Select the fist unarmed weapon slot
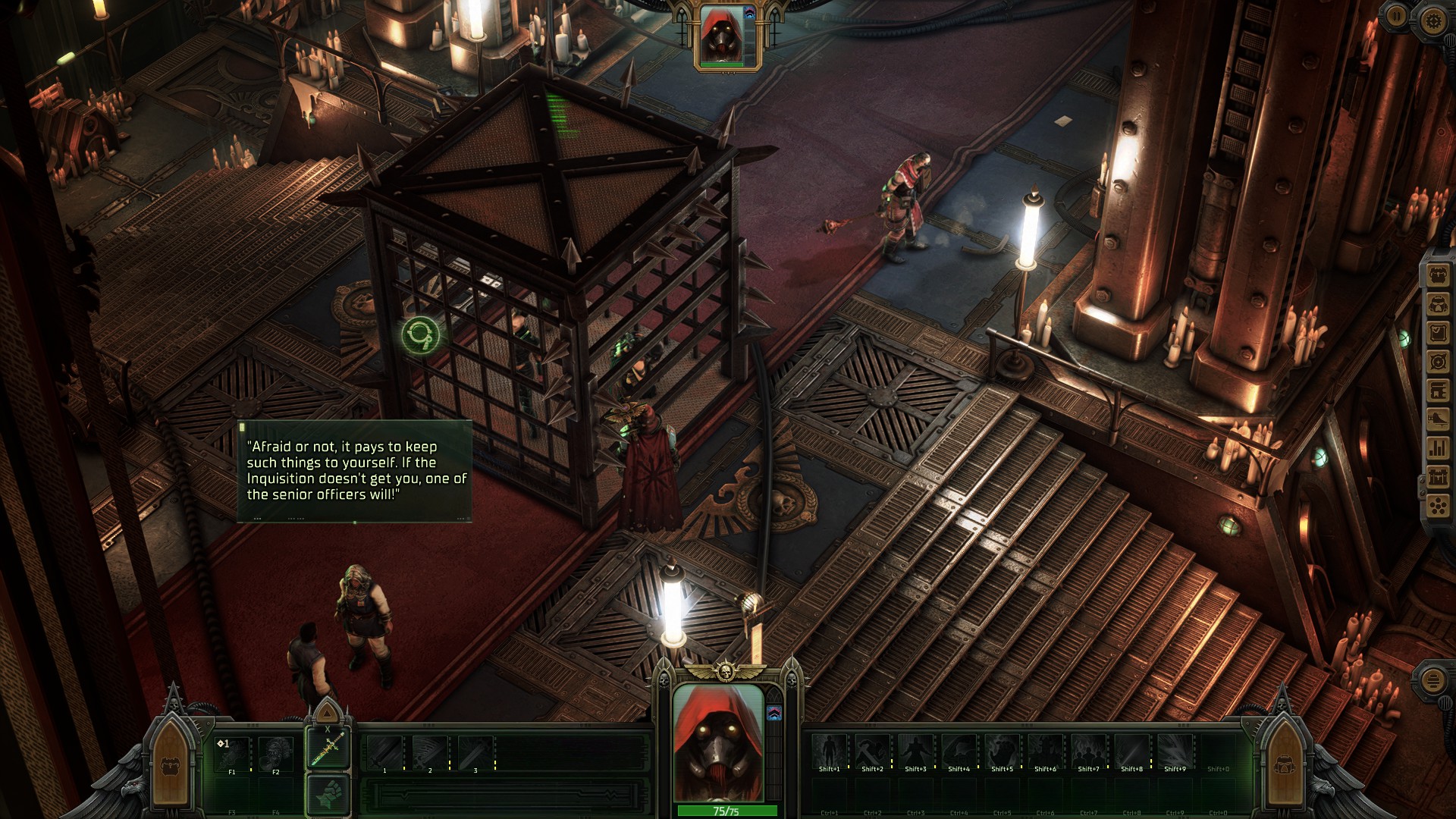 328,794
